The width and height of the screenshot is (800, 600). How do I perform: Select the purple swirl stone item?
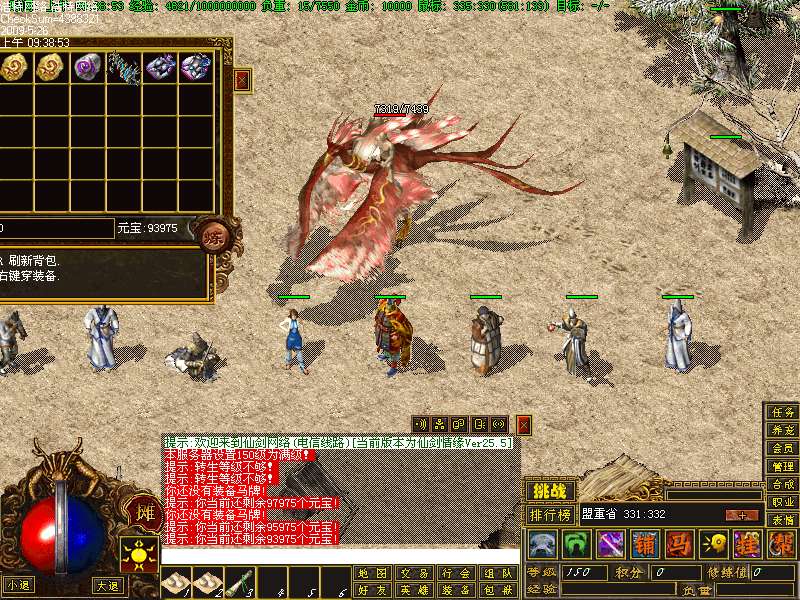88,67
